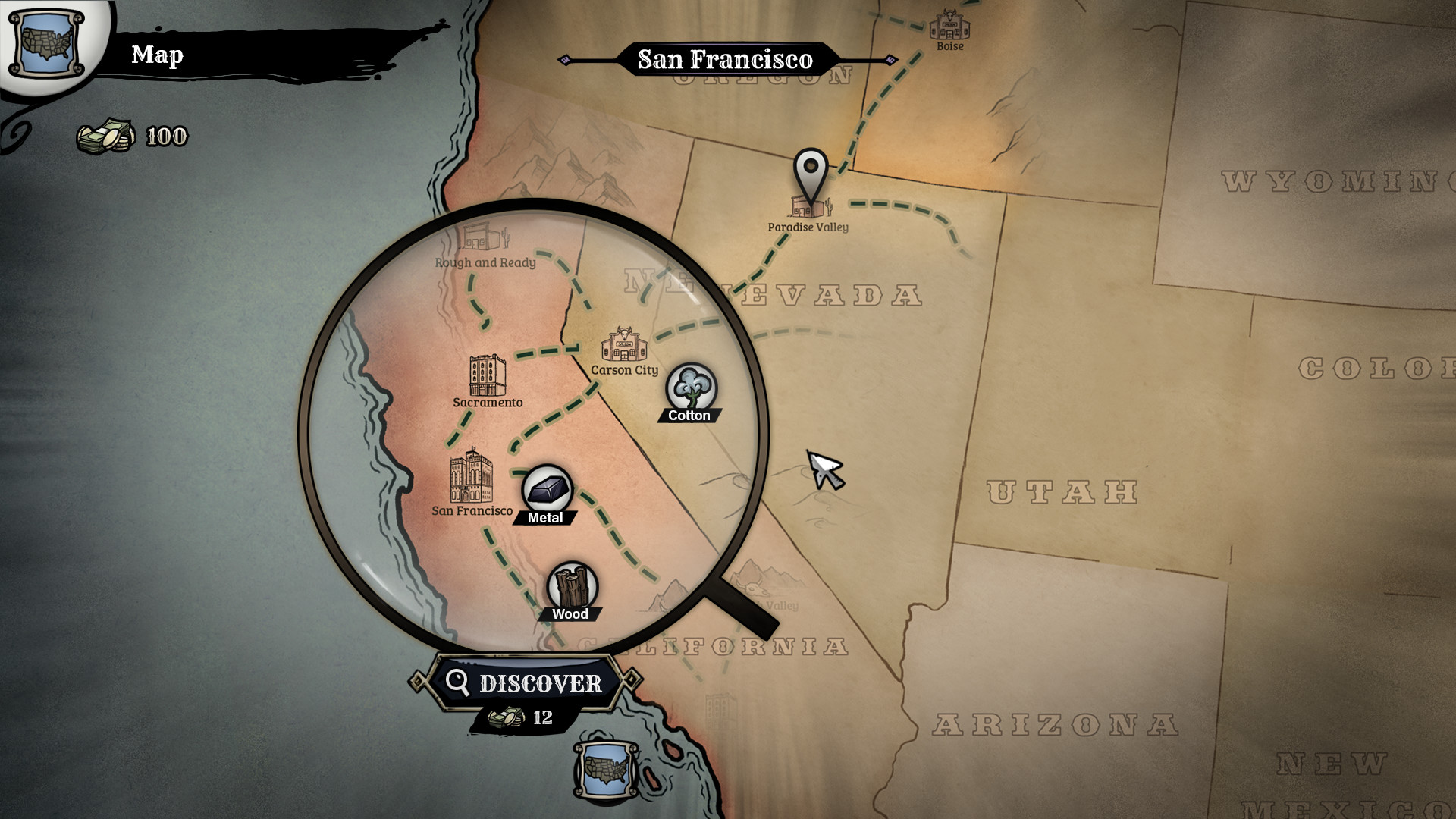
Task: Select Sacramento on the map
Action: click(x=487, y=376)
